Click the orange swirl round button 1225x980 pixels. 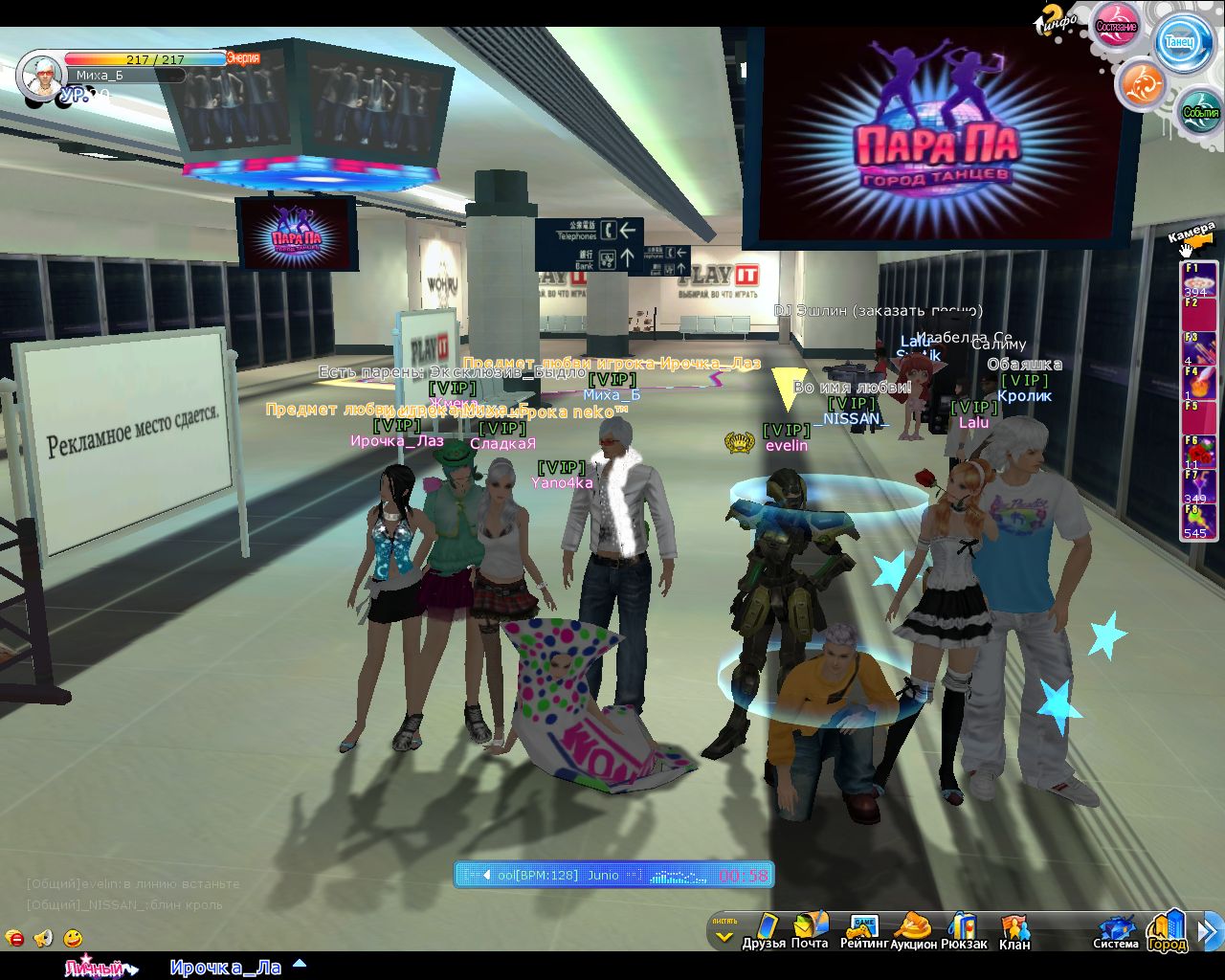[1141, 84]
